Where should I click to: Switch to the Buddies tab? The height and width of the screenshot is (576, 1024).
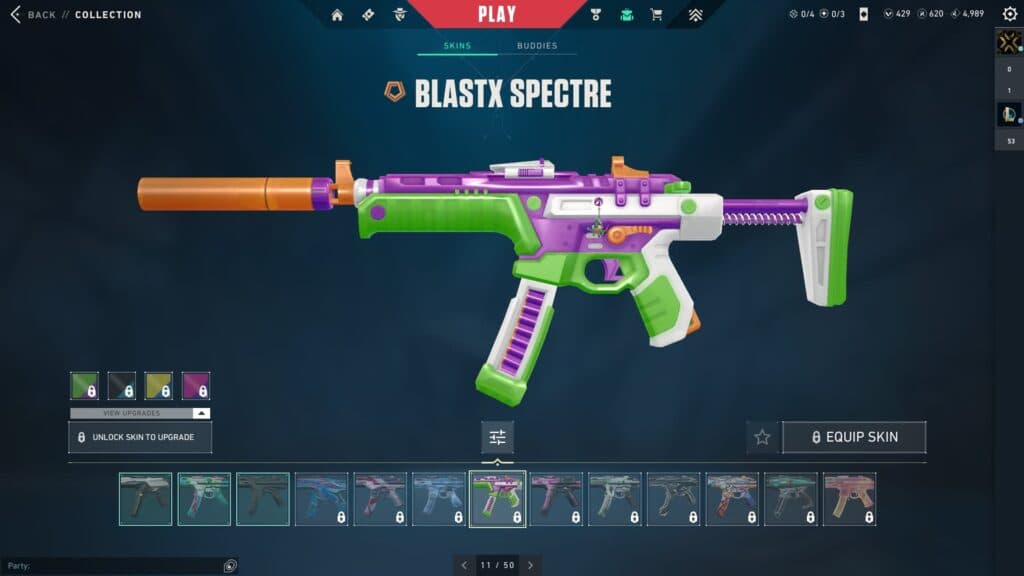[537, 46]
